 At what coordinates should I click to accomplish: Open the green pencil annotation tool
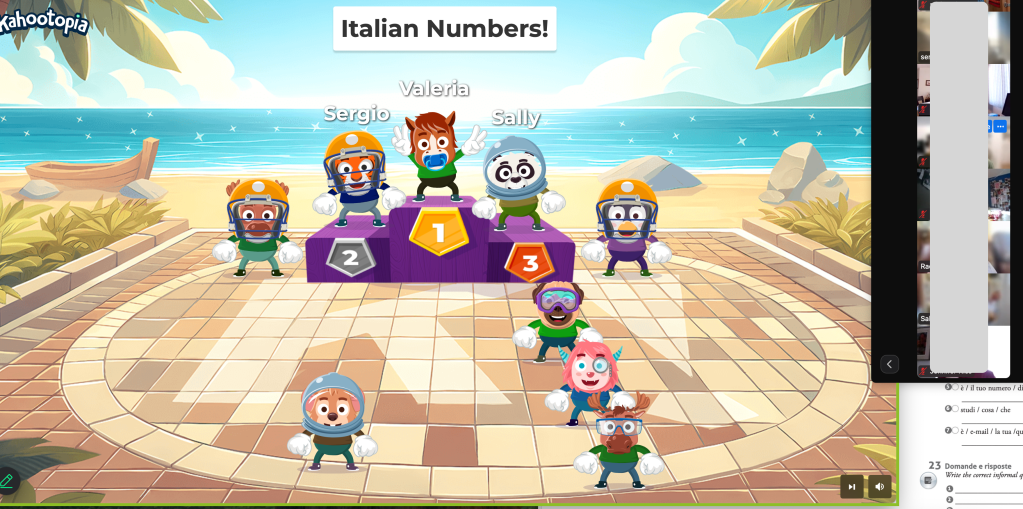click(x=7, y=482)
